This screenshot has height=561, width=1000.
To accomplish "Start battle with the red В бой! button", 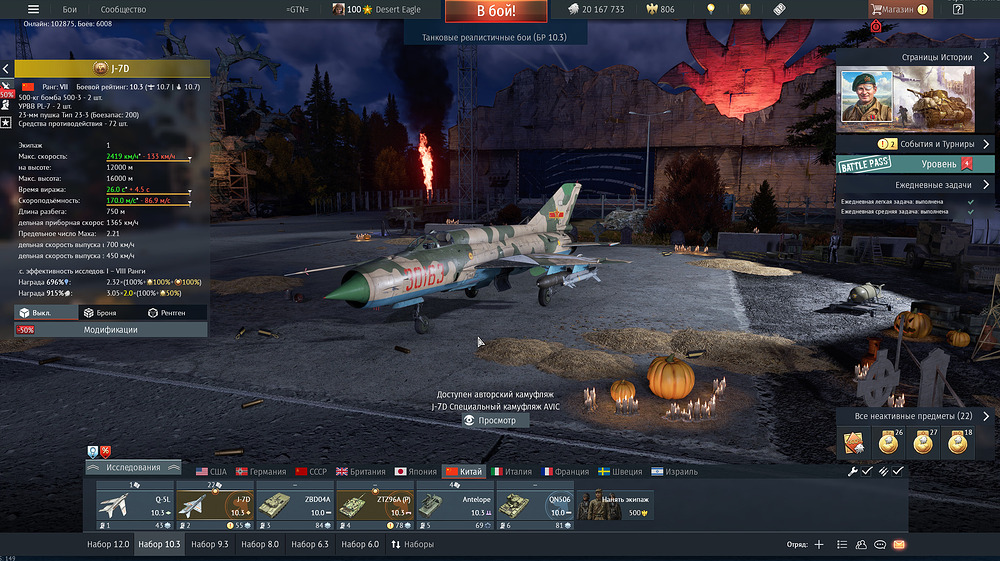I will pos(496,12).
